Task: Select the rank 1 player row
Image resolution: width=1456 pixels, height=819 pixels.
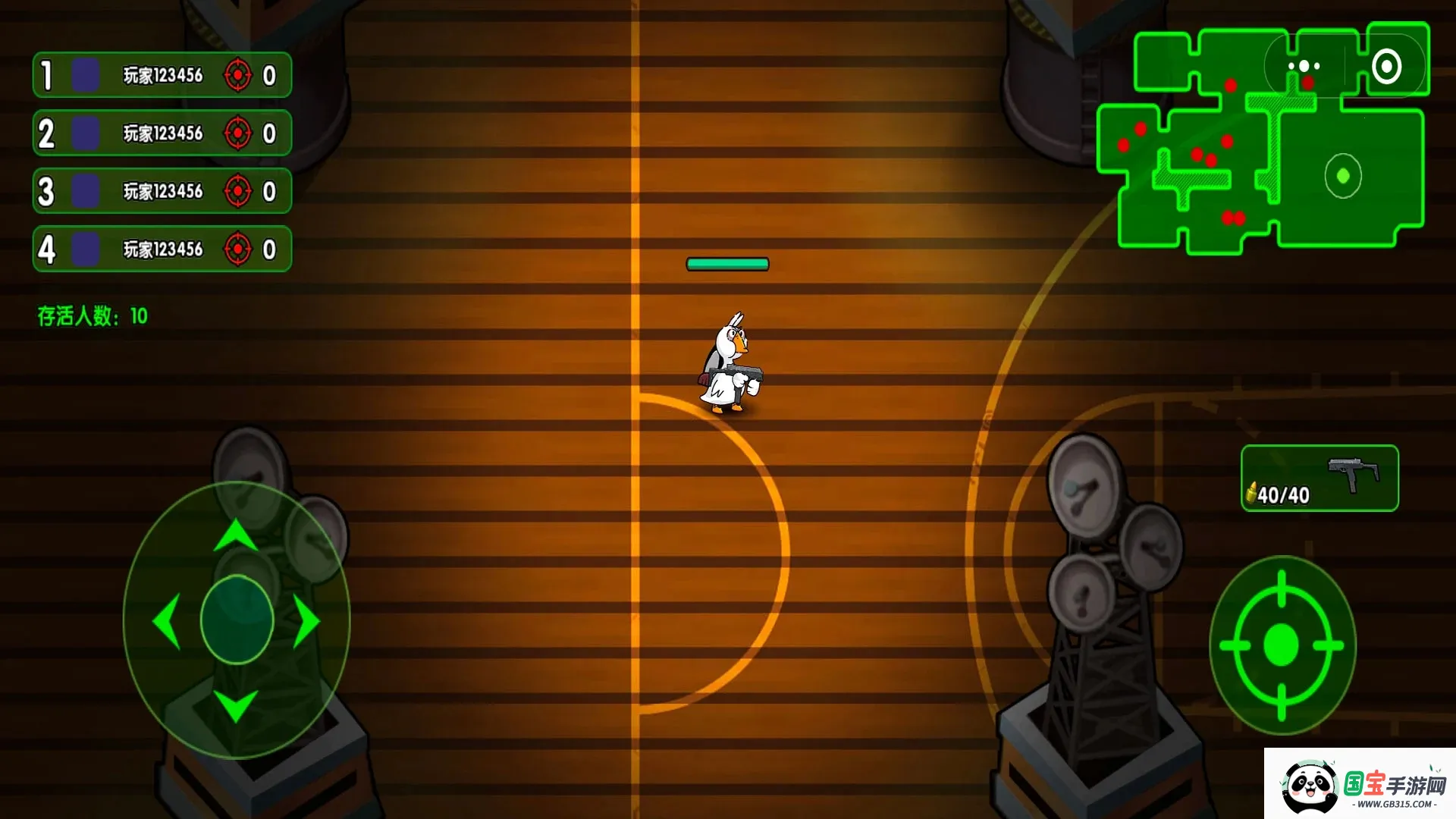Action: point(162,75)
